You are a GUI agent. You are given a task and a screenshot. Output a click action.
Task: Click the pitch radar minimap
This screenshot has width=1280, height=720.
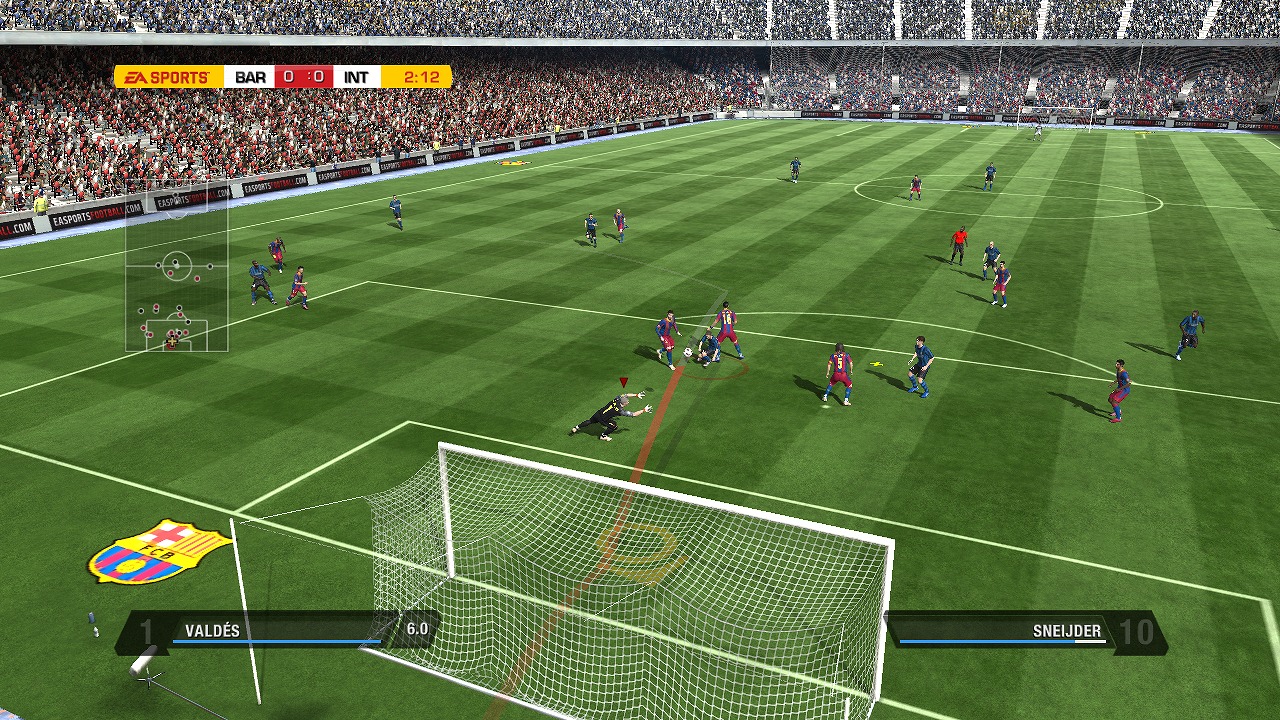[x=176, y=268]
